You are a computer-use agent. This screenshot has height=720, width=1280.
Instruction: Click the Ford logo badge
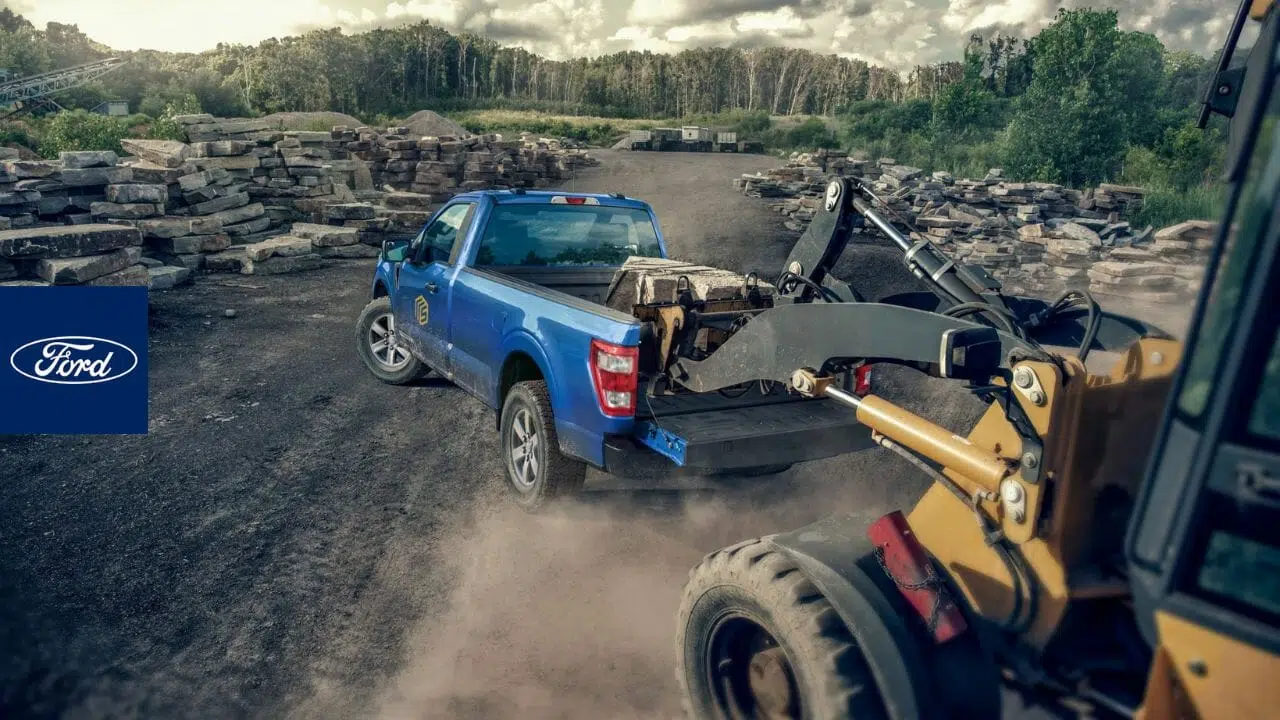pyautogui.click(x=74, y=360)
